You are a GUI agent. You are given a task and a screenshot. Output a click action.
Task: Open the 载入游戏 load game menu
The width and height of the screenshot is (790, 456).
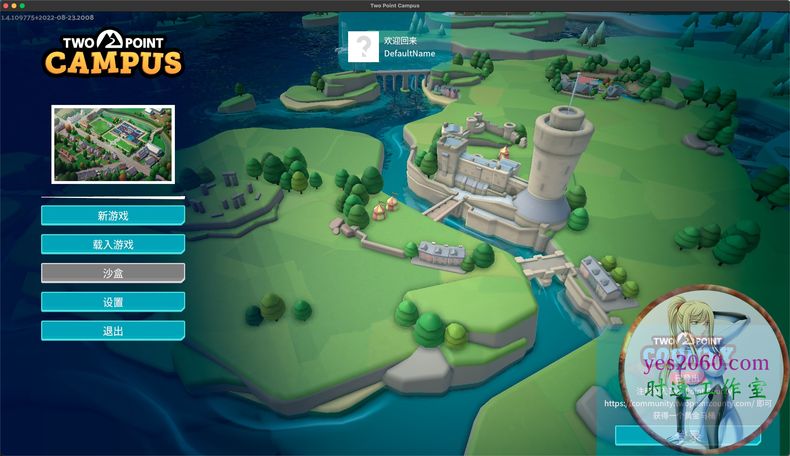tap(113, 244)
